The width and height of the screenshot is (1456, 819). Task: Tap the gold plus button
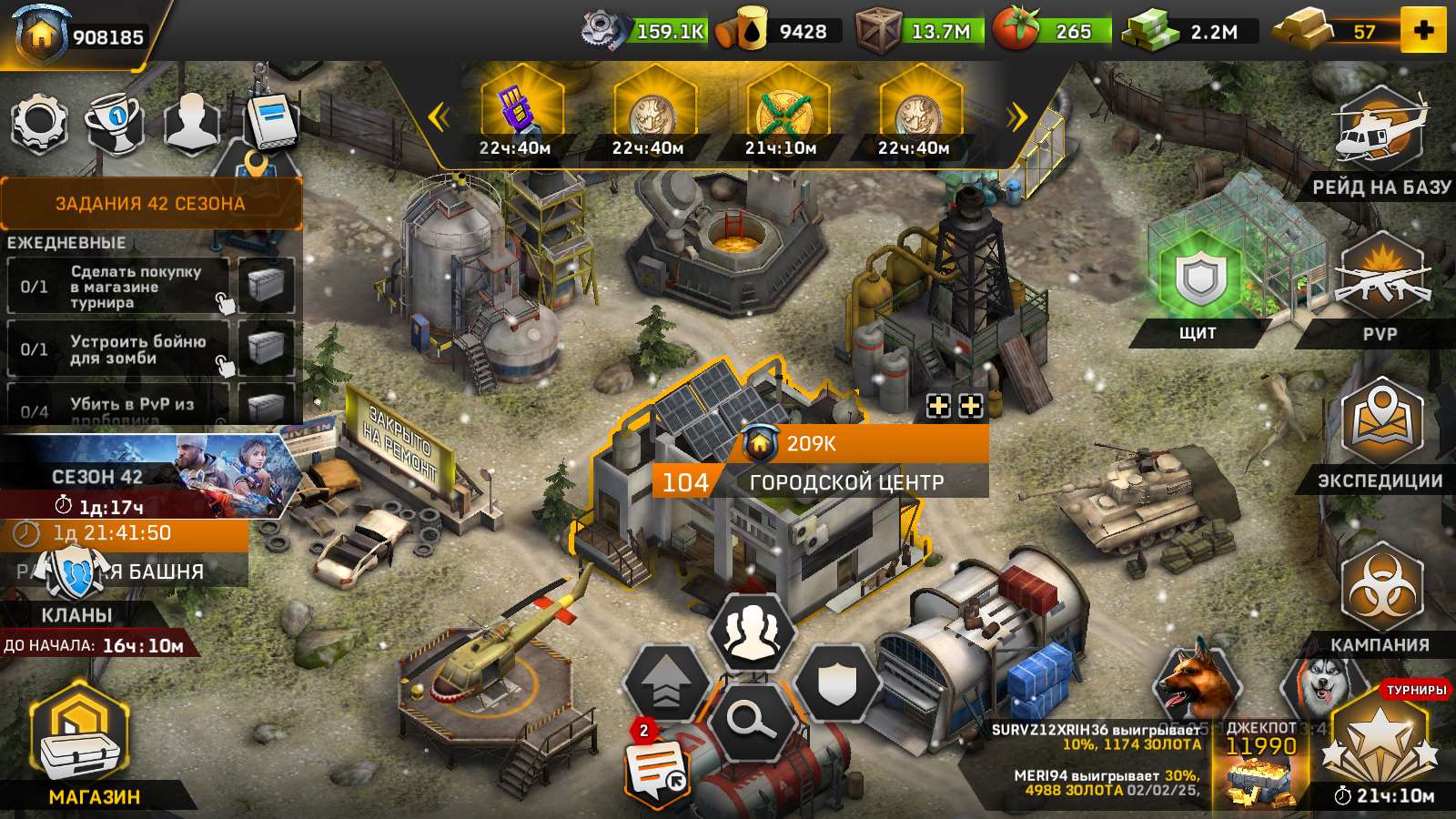tap(1423, 31)
